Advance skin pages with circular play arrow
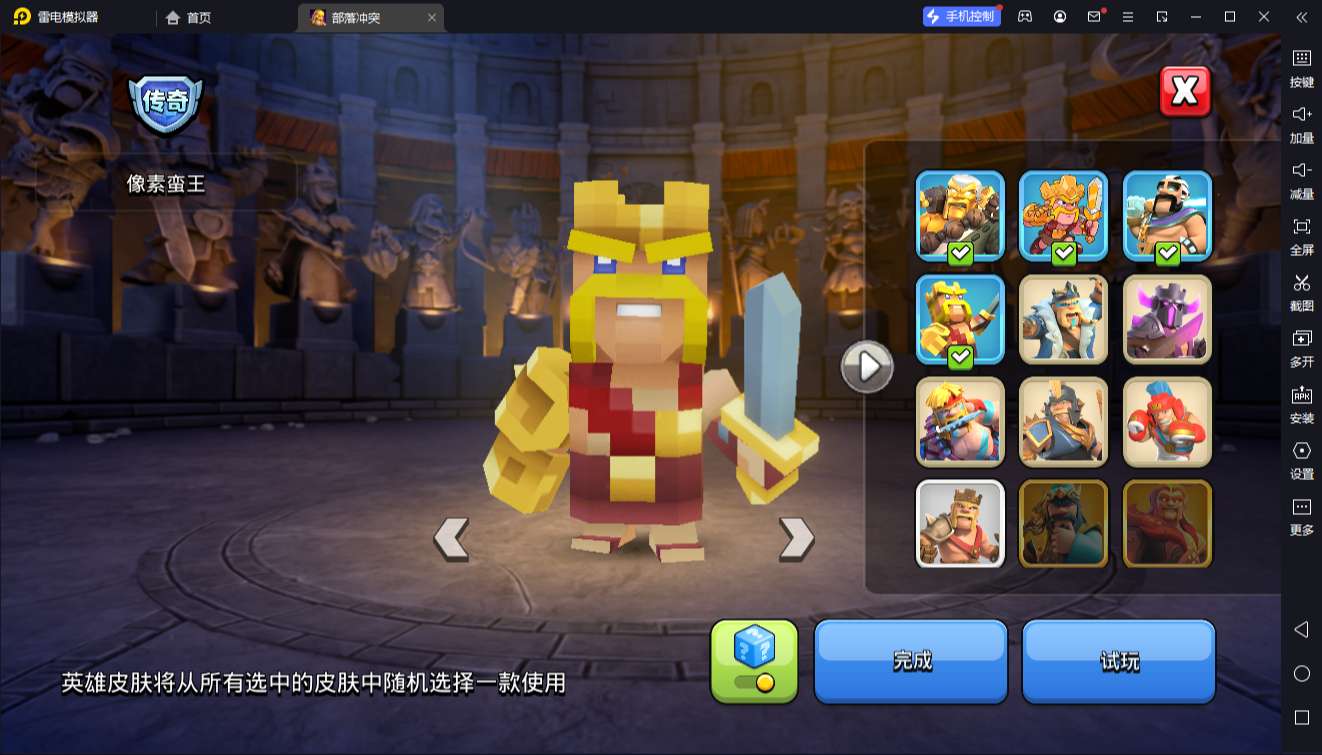This screenshot has width=1322, height=755. [866, 366]
